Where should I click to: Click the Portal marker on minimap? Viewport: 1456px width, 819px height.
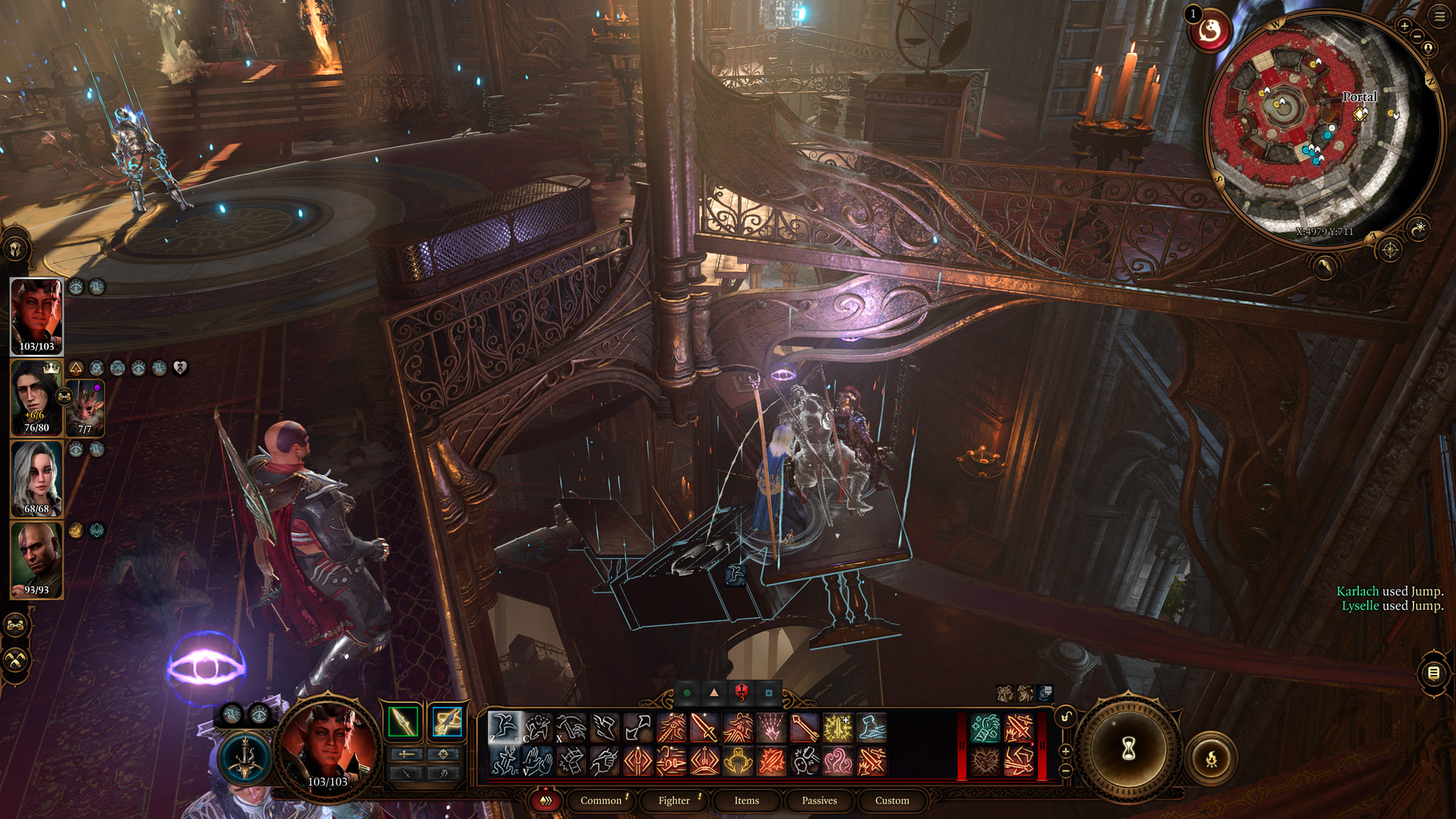[1360, 114]
